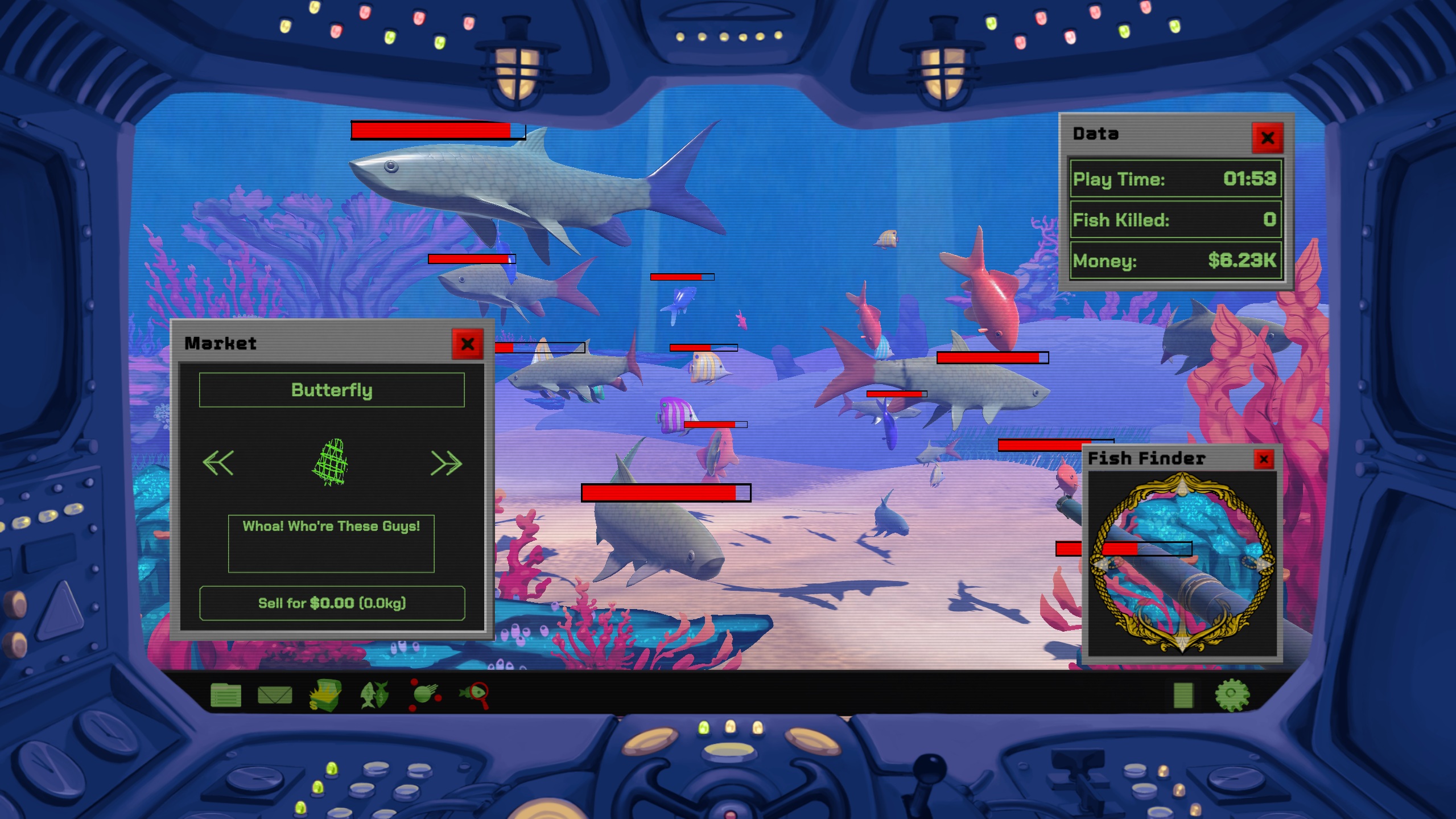Close the Market window

pos(467,344)
